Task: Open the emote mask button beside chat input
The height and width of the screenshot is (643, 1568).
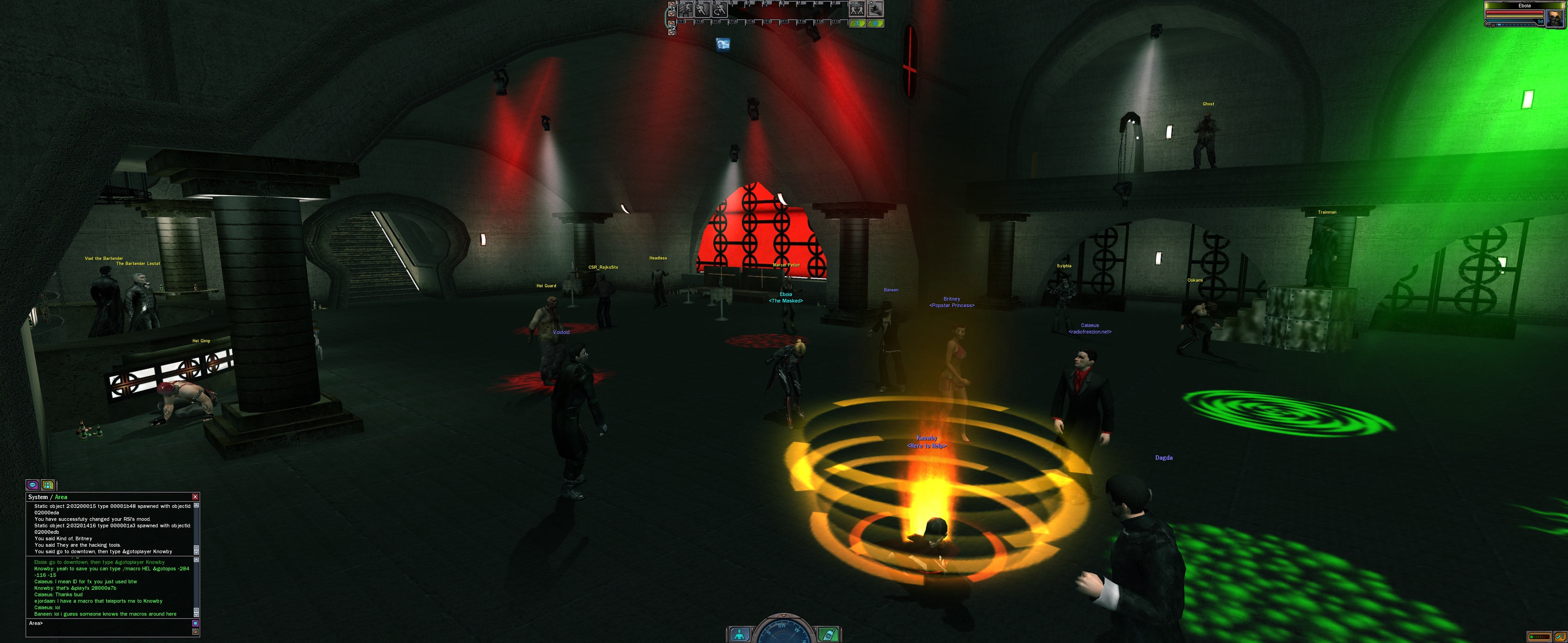Action: (195, 624)
